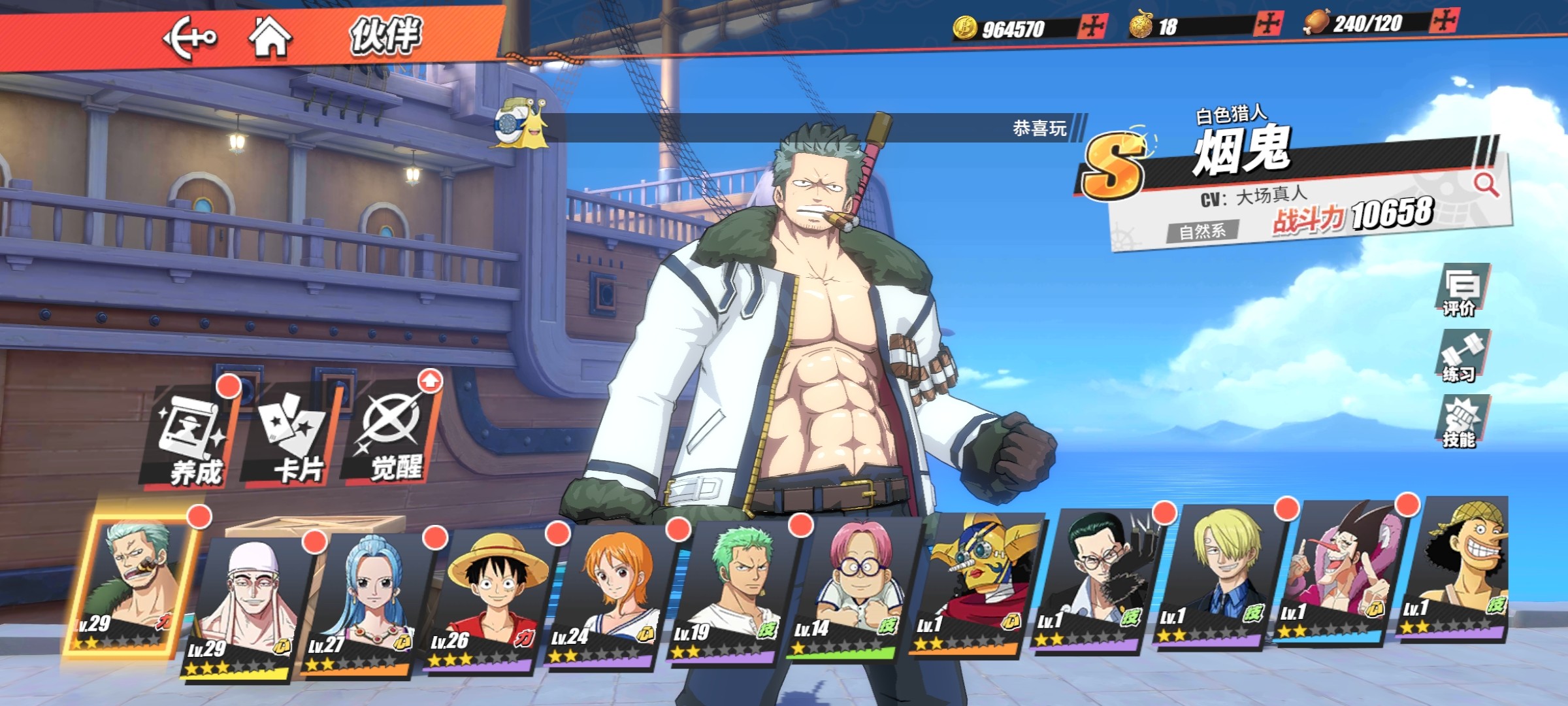Go back using the anchor icon
Screen dimensions: 1568x706
[x=188, y=38]
